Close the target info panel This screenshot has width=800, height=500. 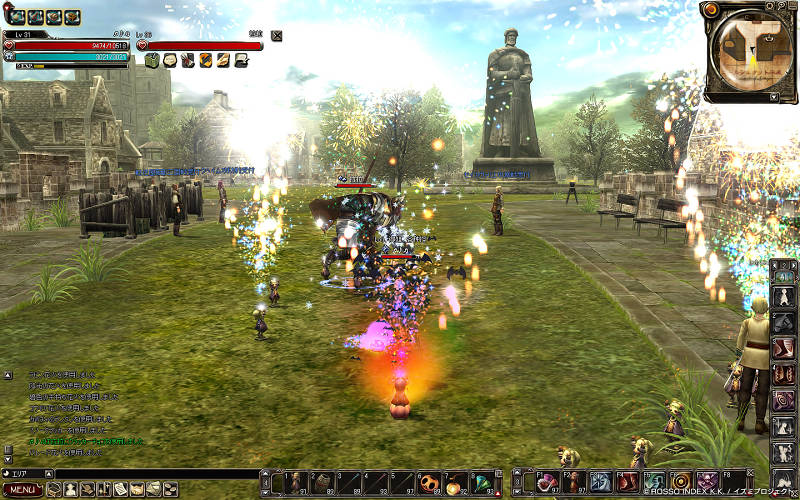(277, 35)
